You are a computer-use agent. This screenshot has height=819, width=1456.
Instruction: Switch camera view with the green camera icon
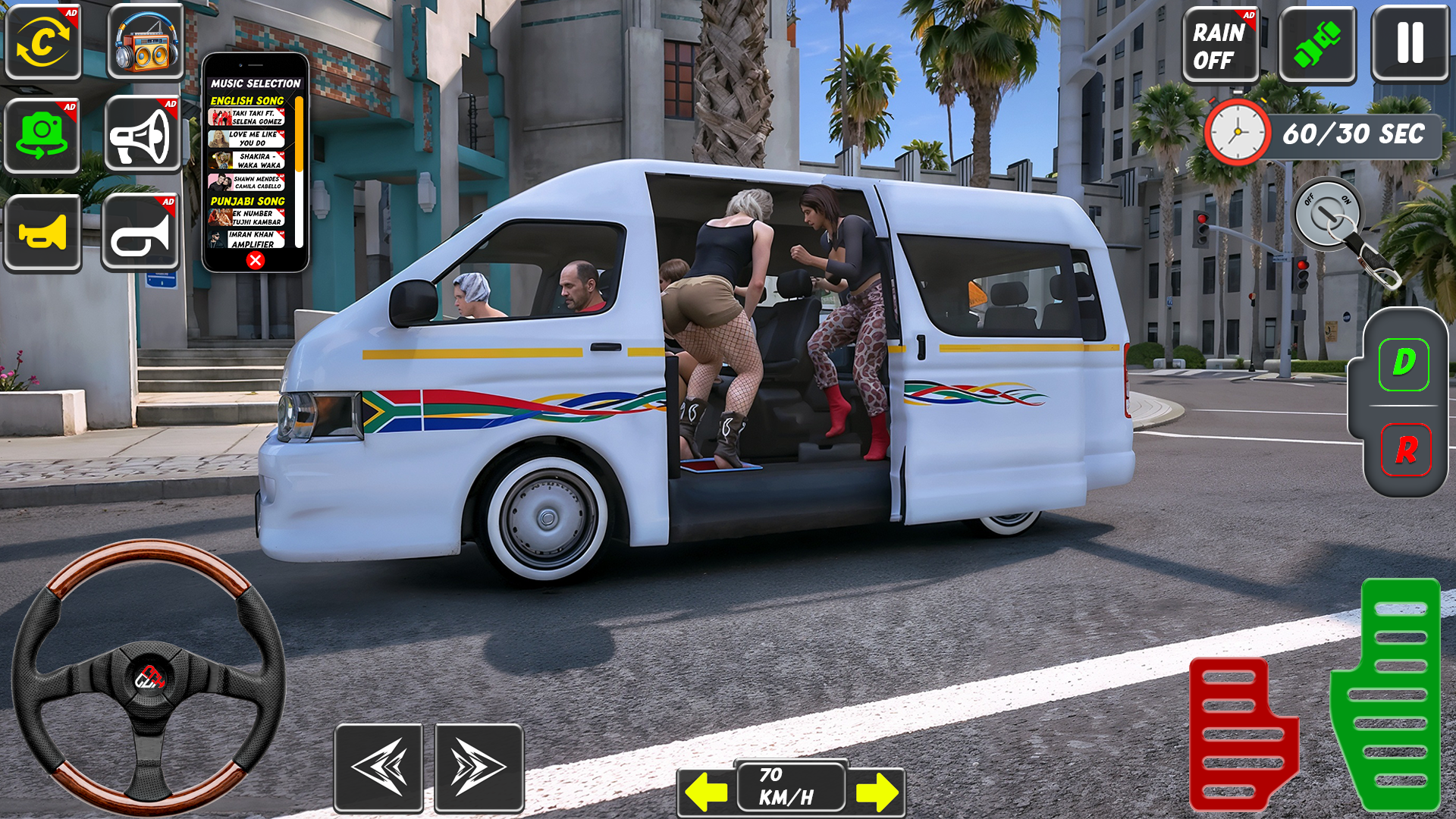point(43,136)
